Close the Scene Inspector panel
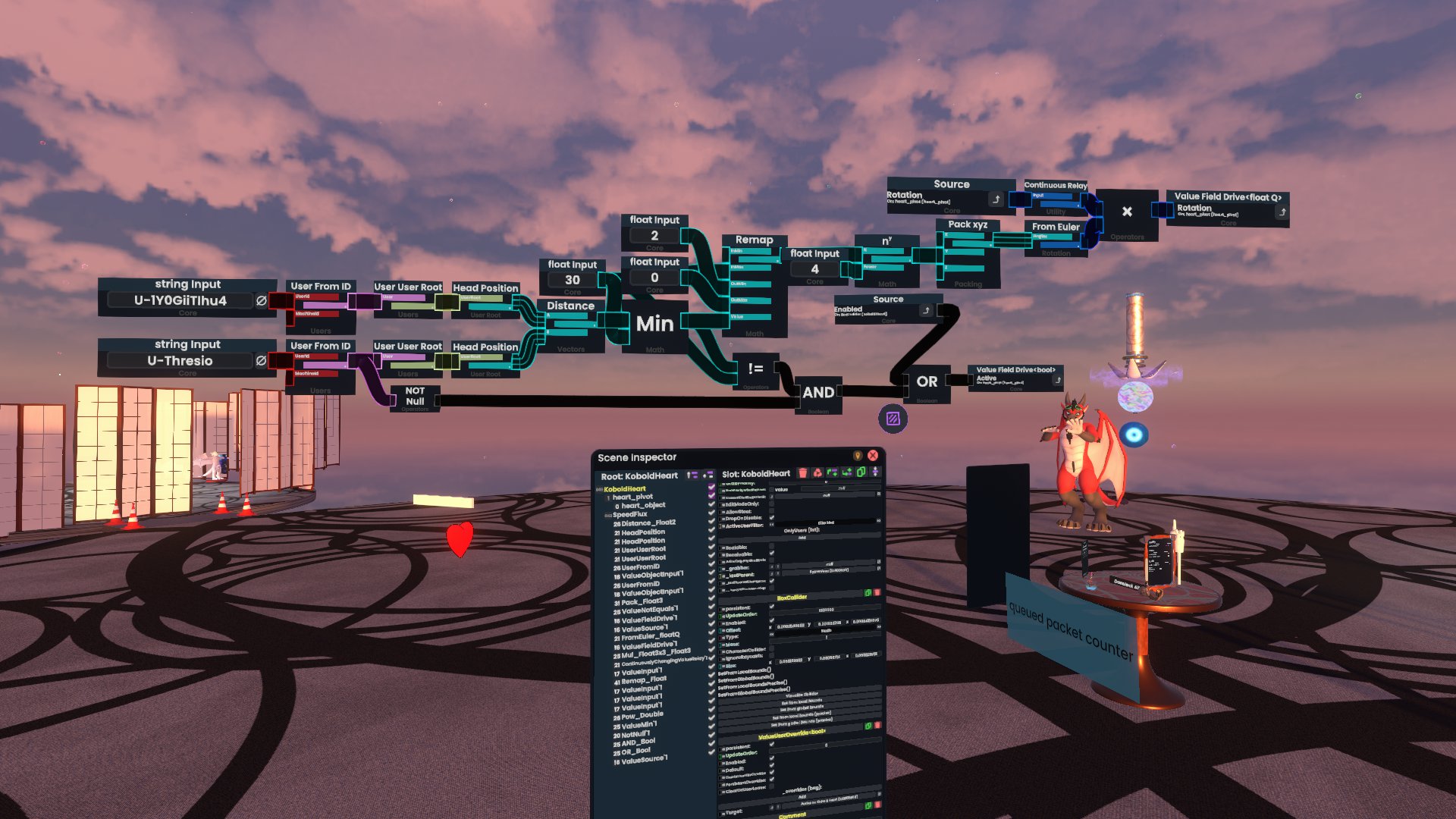Image resolution: width=1456 pixels, height=819 pixels. [x=873, y=456]
